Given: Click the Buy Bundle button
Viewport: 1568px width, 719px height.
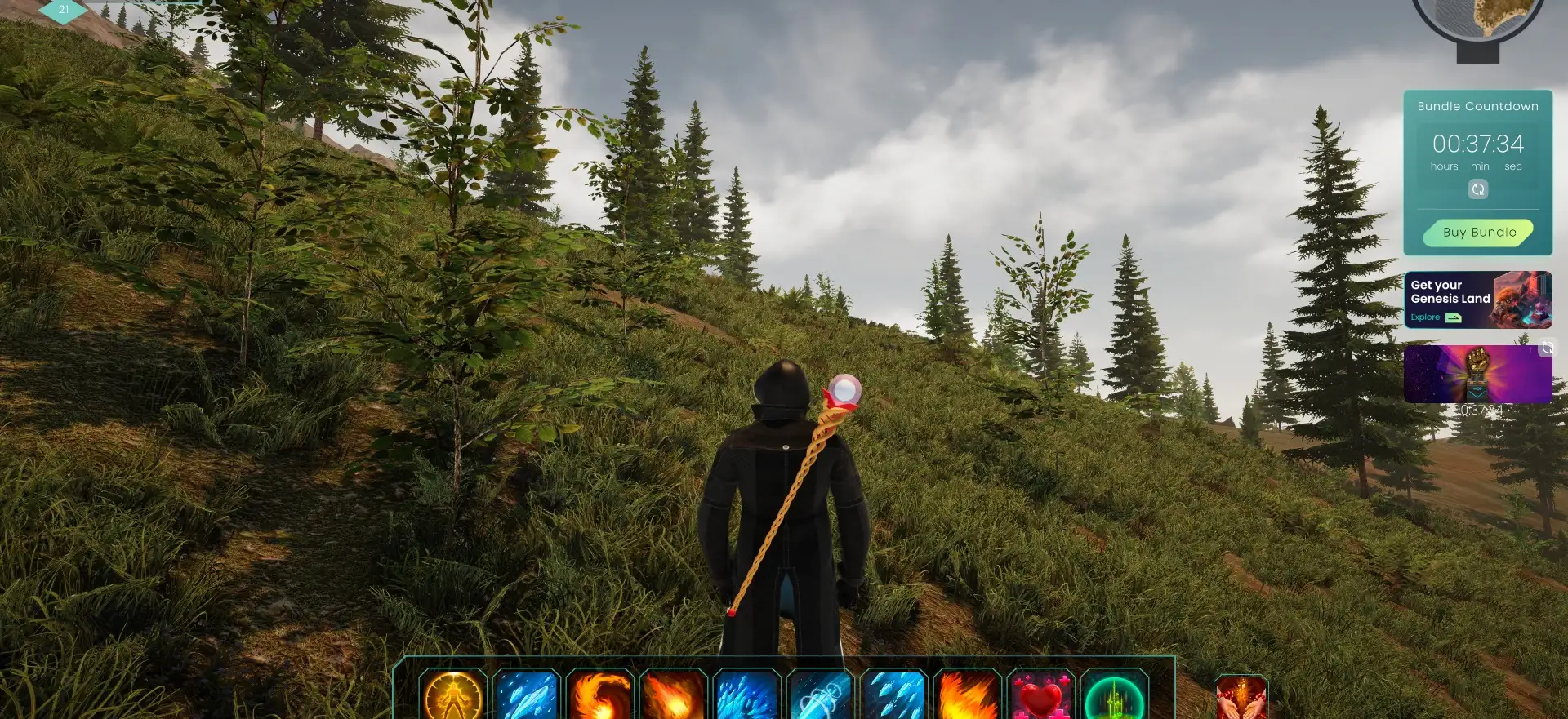Looking at the screenshot, I should click(x=1478, y=233).
